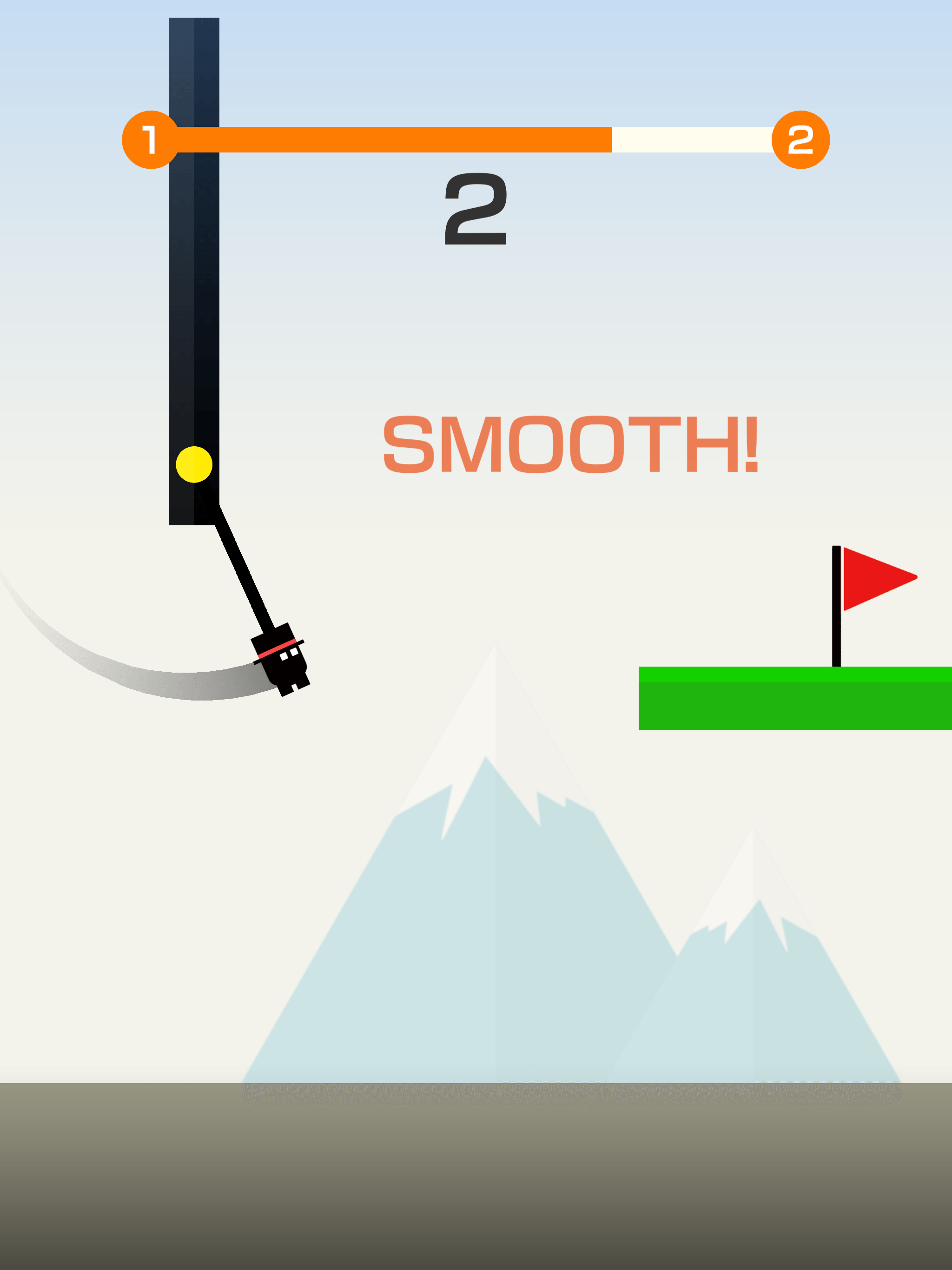Tap the gray ground strip at the bottom

tap(476, 1177)
